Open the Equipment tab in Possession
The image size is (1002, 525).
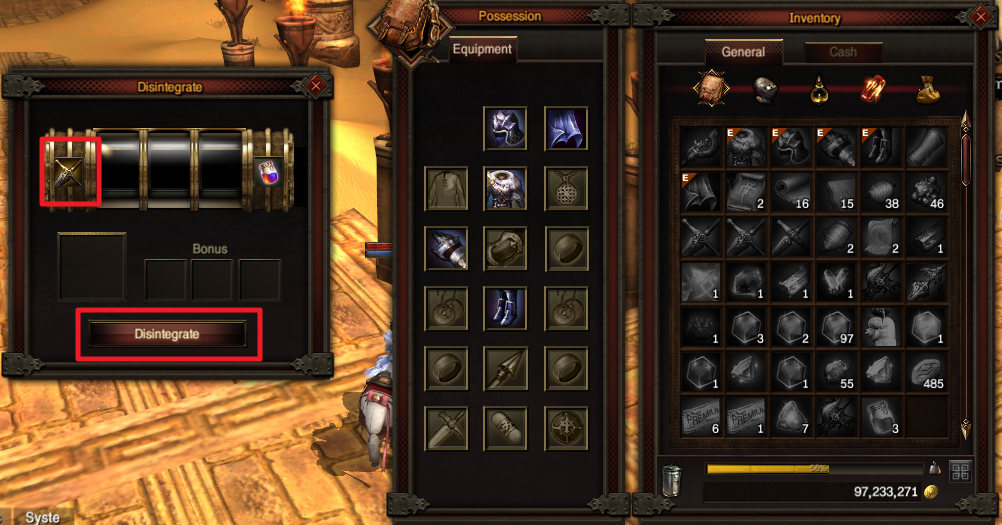482,49
